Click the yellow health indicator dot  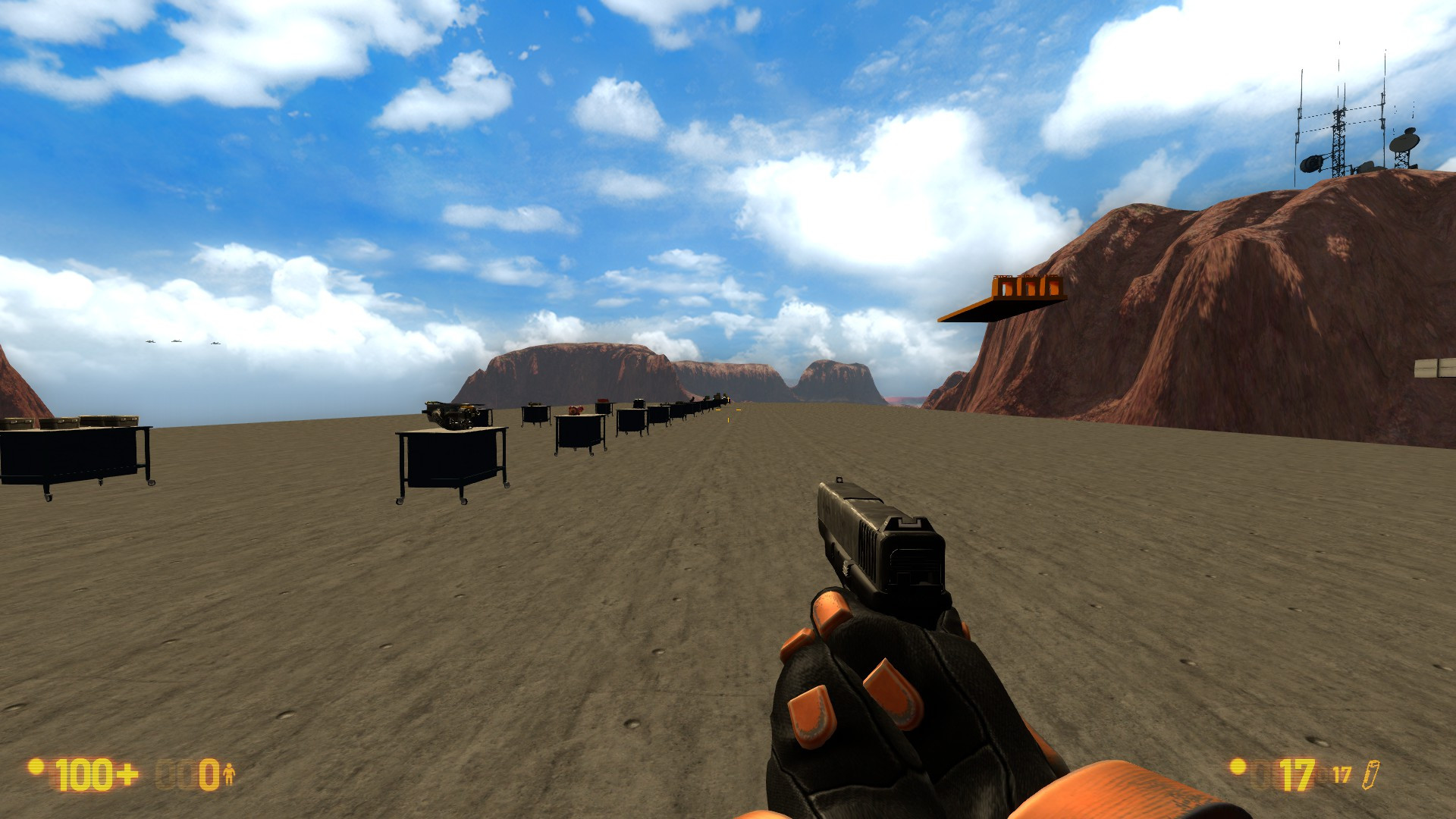coord(35,769)
